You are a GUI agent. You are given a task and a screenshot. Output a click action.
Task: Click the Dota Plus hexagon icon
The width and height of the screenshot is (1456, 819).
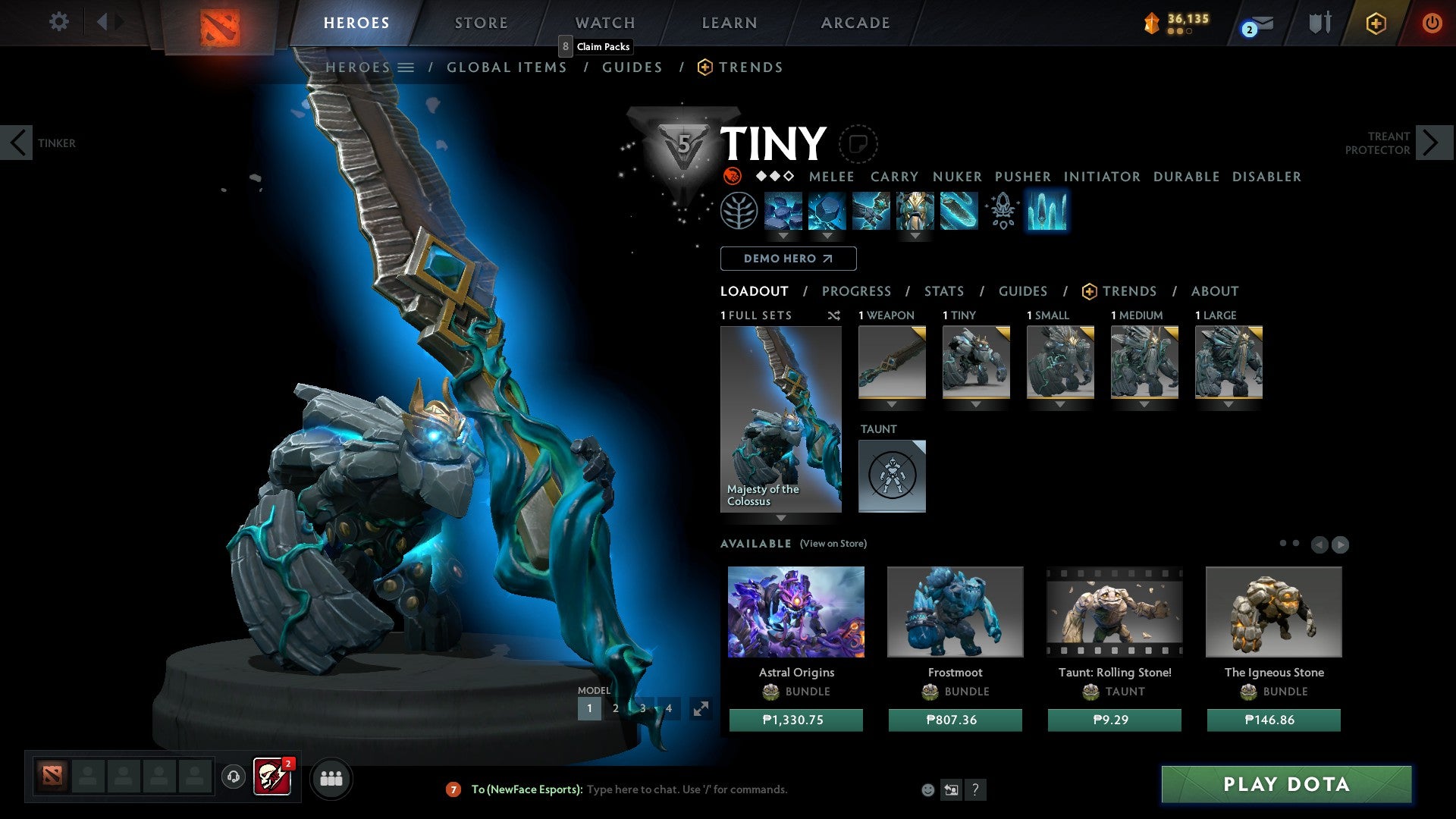[1376, 23]
